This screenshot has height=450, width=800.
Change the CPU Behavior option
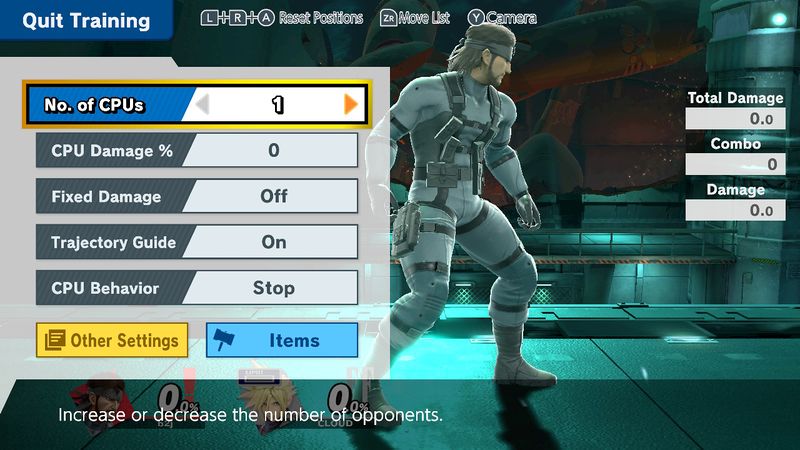[197, 288]
